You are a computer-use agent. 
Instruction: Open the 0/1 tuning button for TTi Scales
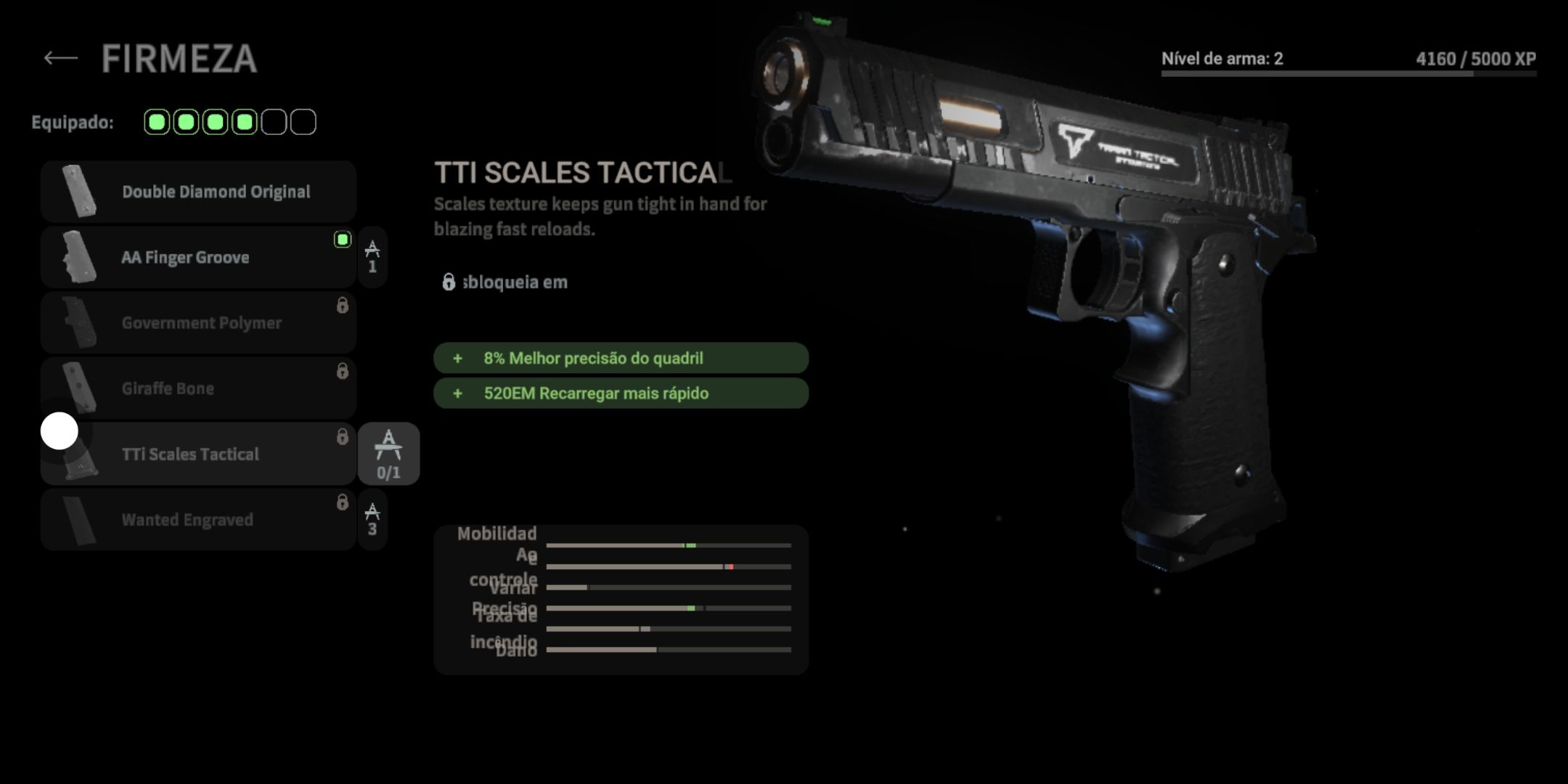click(388, 454)
